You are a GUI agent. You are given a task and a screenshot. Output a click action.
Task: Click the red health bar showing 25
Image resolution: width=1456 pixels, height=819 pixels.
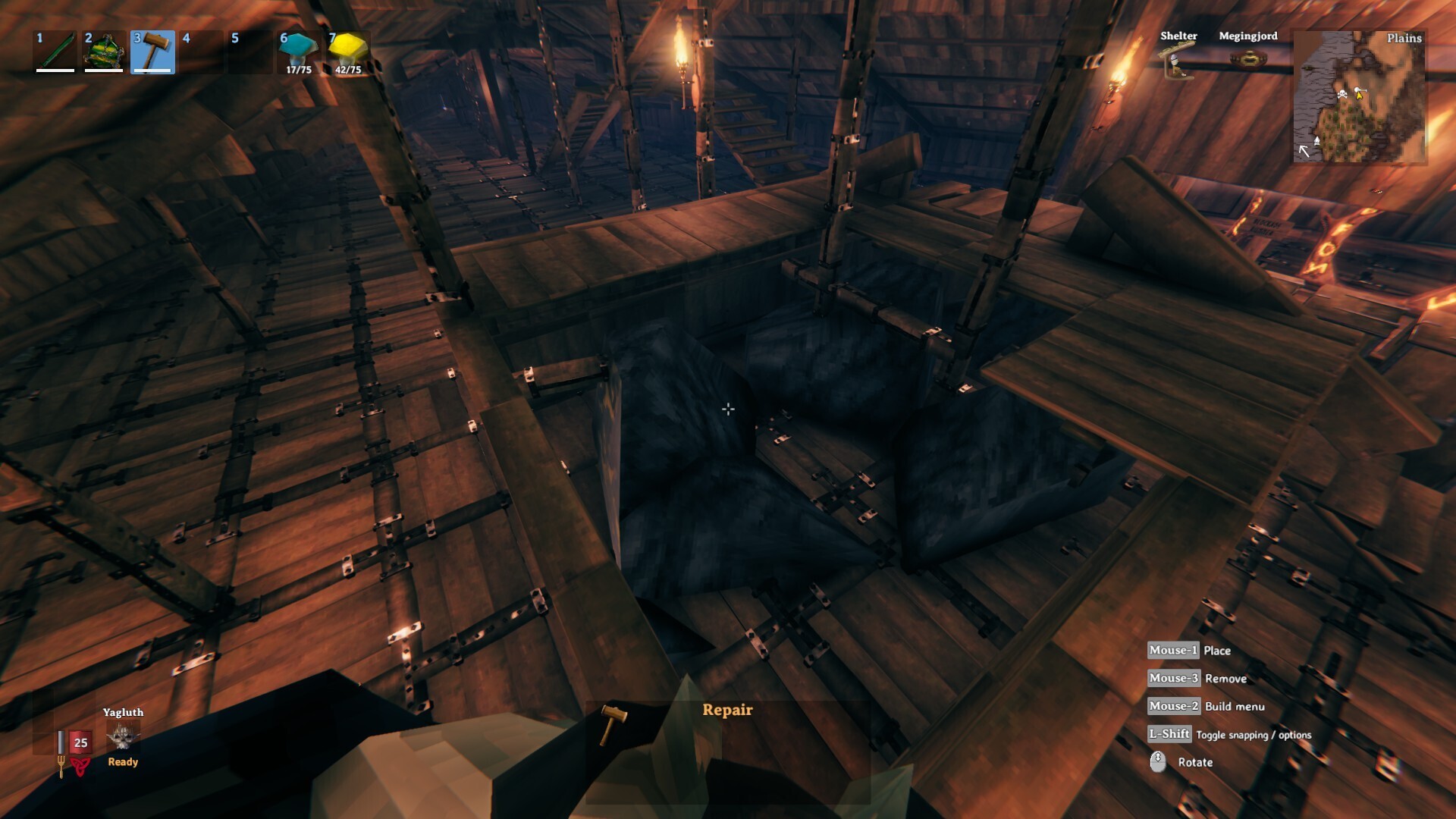(x=80, y=742)
